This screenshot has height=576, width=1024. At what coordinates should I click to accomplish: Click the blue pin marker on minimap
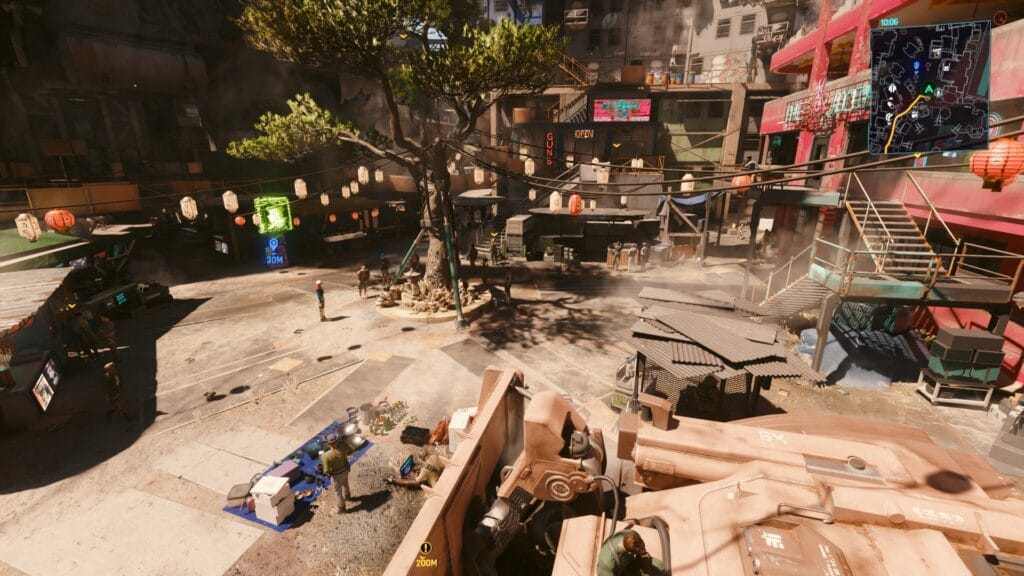point(916,66)
